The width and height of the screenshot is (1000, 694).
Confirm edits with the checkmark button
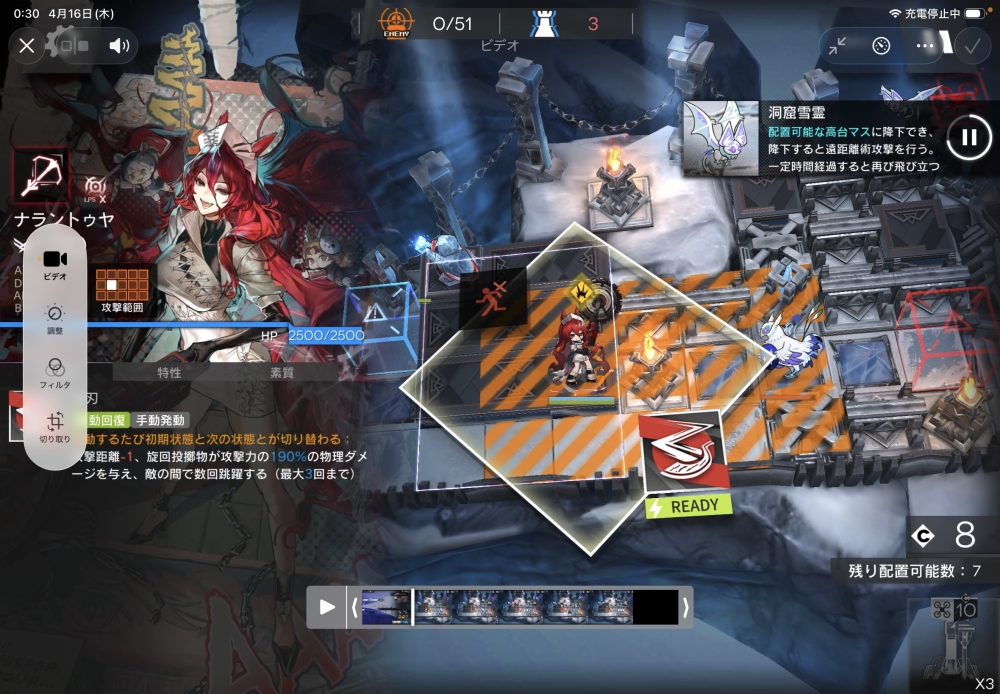[969, 45]
